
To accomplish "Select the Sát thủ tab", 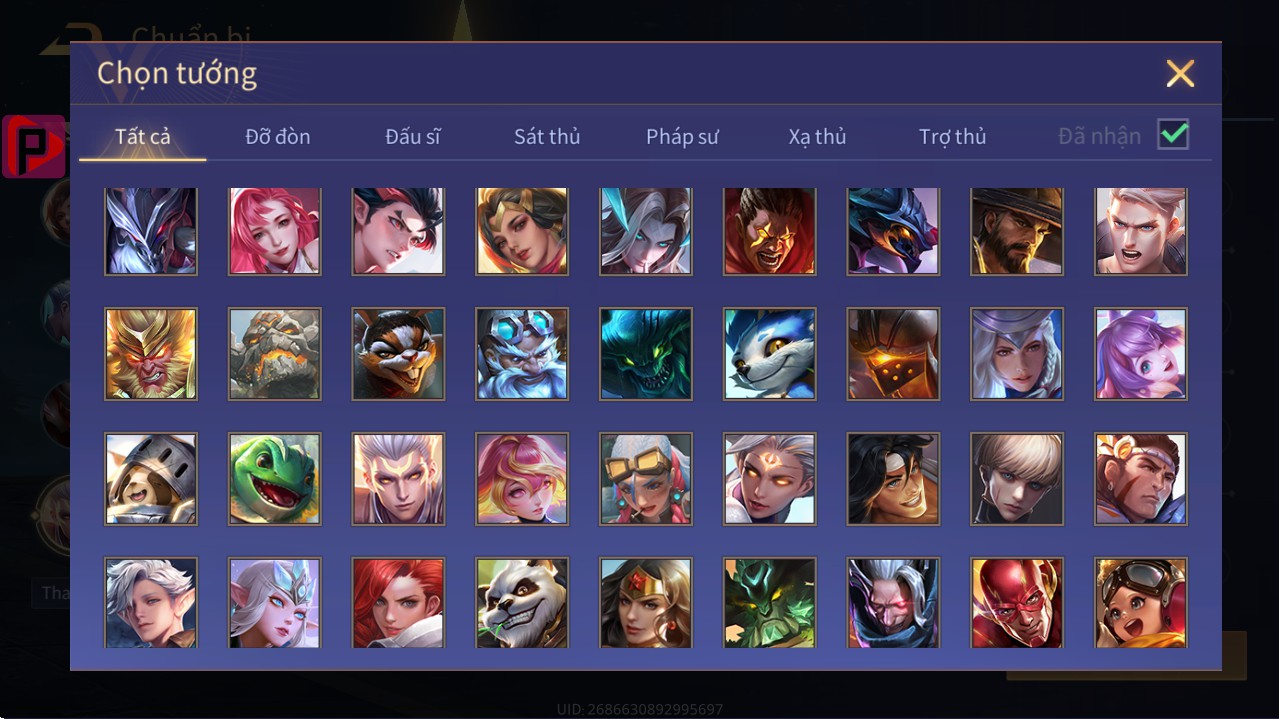I will (547, 136).
